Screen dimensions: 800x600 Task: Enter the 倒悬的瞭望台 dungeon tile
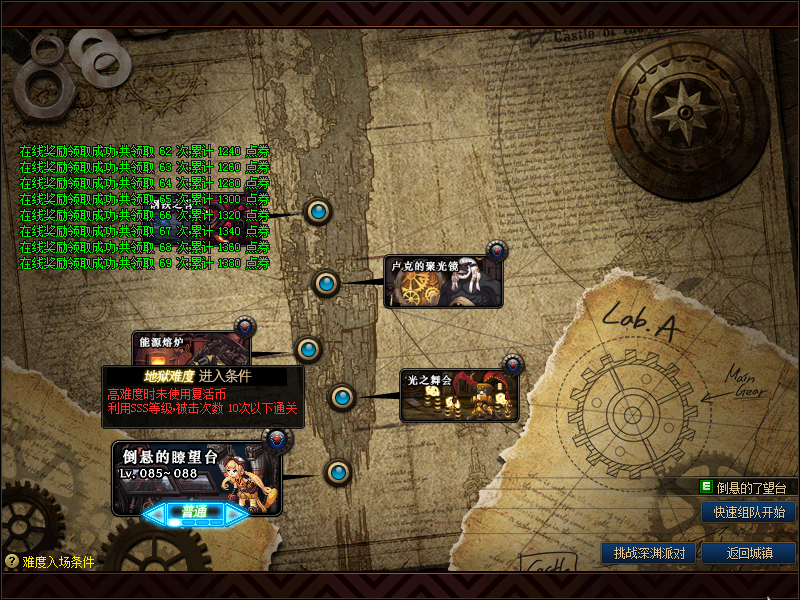pyautogui.click(x=196, y=475)
